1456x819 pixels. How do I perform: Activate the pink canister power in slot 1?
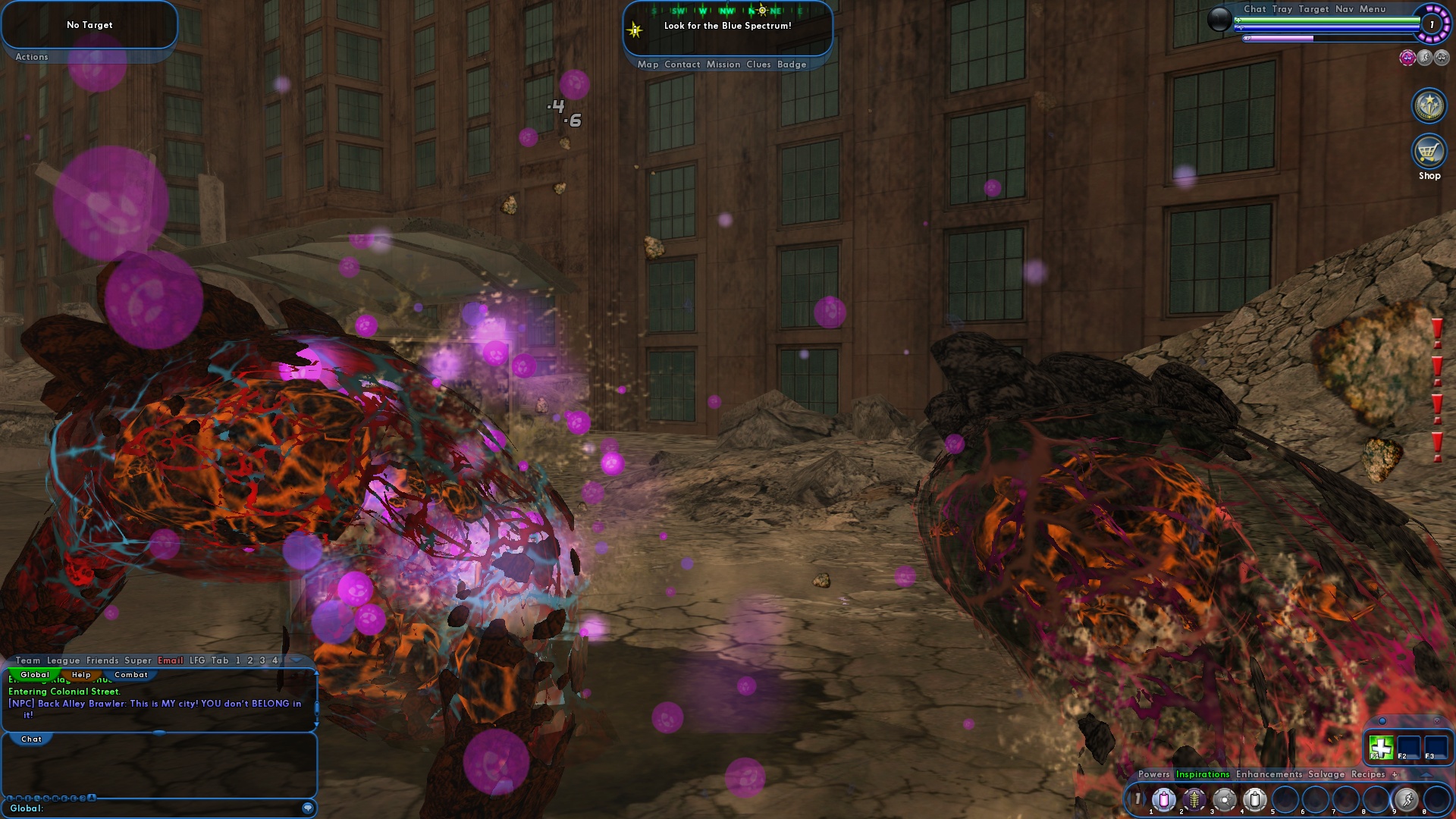point(1163,799)
